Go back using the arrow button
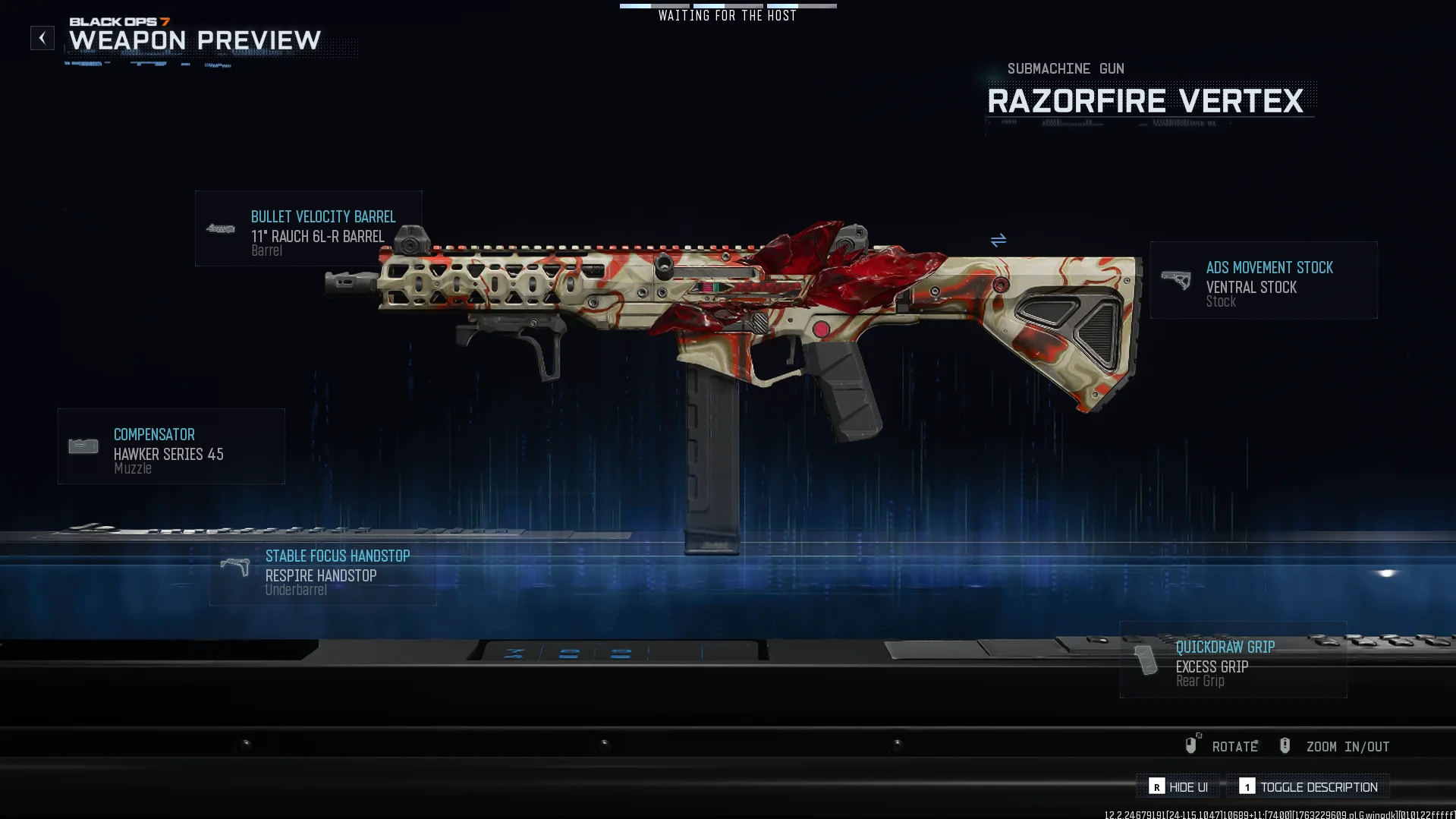 42,38
